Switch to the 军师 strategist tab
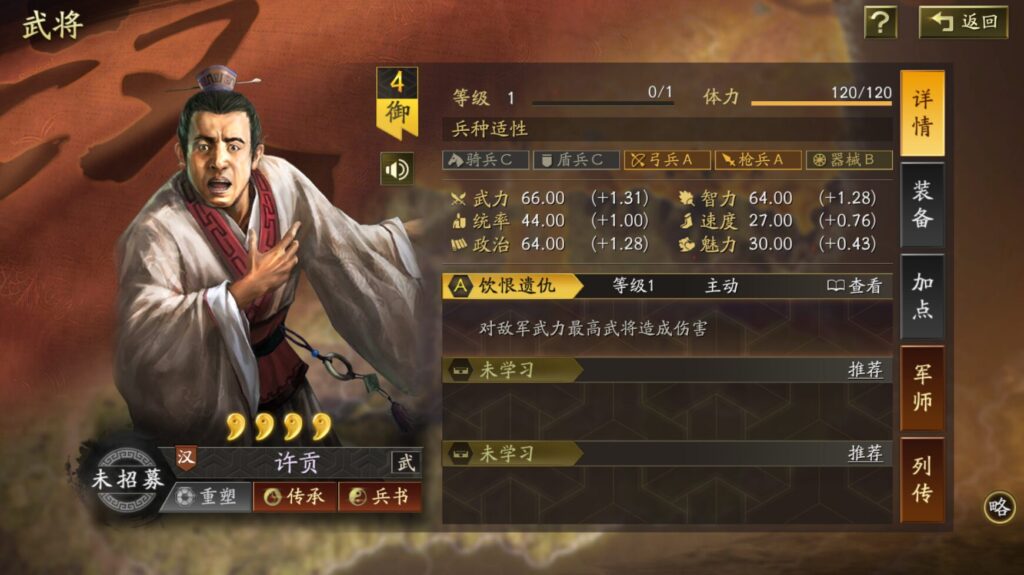The width and height of the screenshot is (1024, 575). tap(922, 387)
